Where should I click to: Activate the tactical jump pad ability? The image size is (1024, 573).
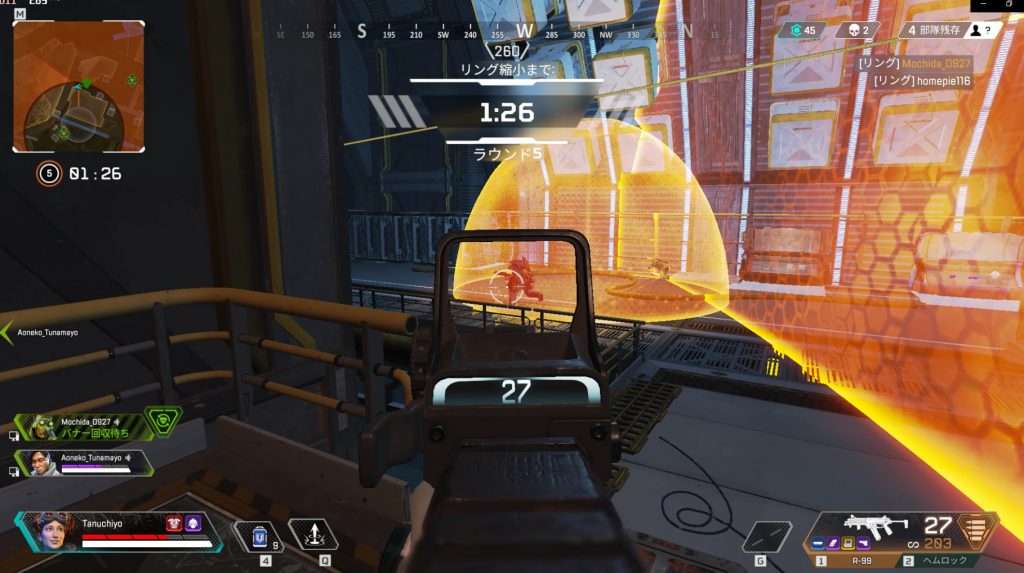point(312,534)
